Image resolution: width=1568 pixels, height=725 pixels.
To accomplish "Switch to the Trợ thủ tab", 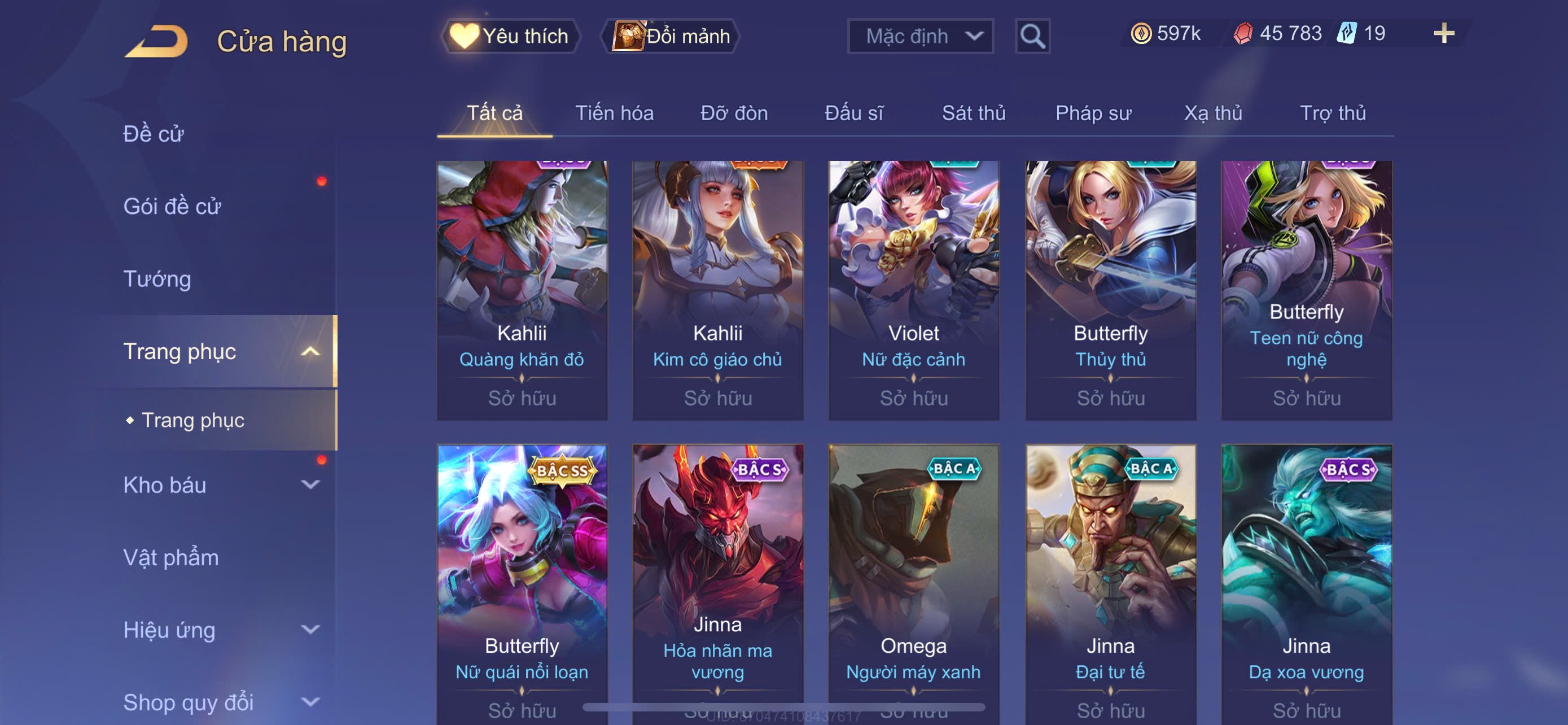I will (x=1333, y=113).
